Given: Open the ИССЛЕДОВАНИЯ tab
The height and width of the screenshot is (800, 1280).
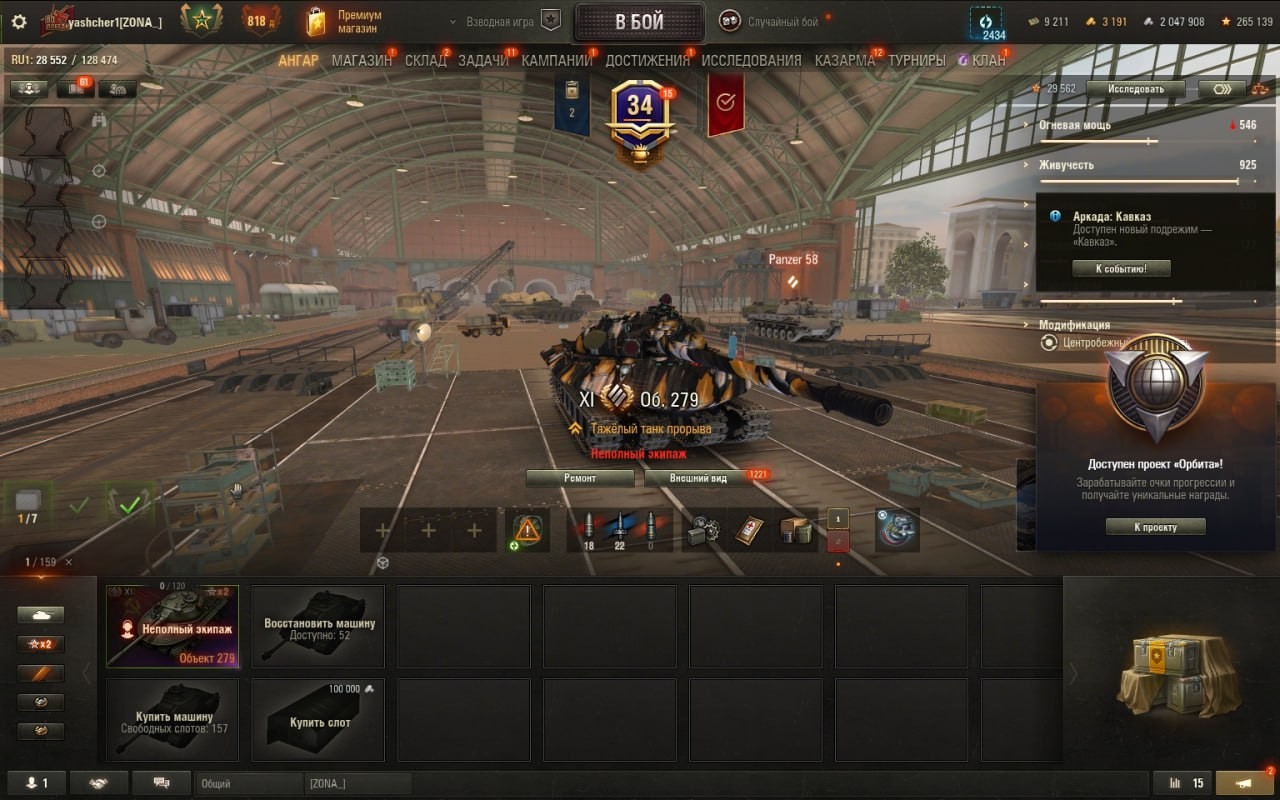Looking at the screenshot, I should [751, 60].
